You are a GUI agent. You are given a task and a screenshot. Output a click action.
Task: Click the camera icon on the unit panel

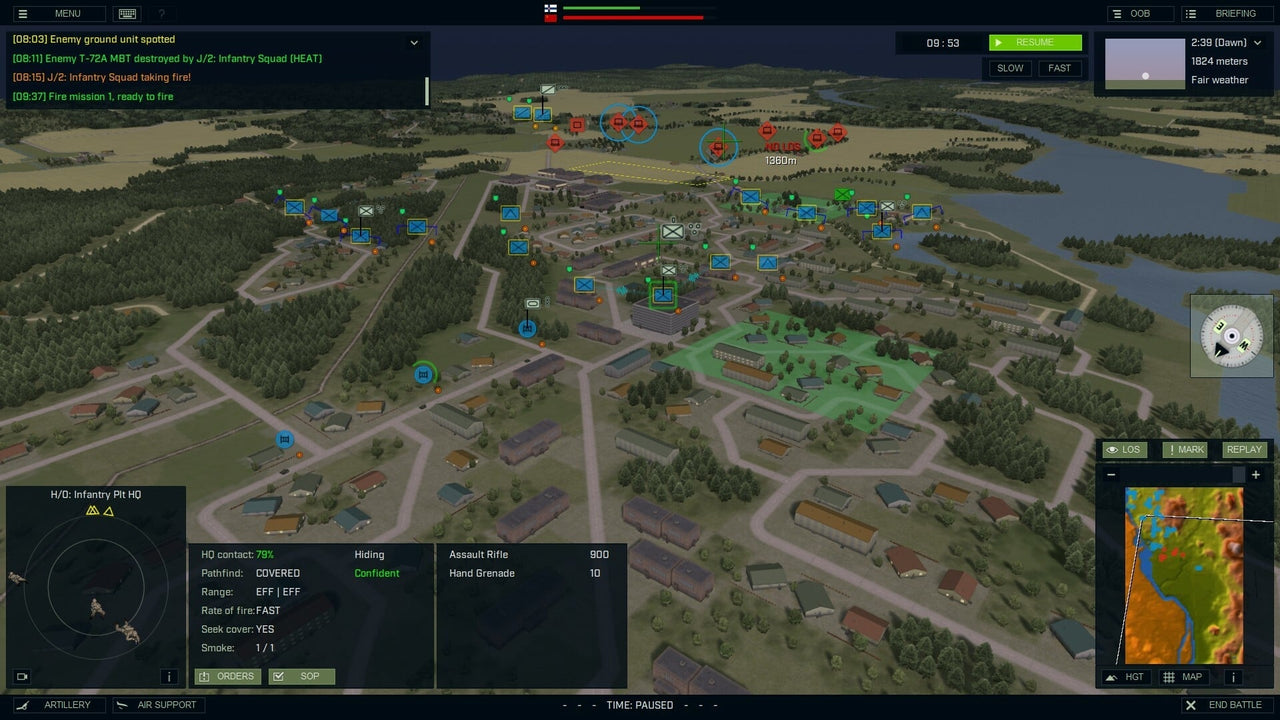21,676
